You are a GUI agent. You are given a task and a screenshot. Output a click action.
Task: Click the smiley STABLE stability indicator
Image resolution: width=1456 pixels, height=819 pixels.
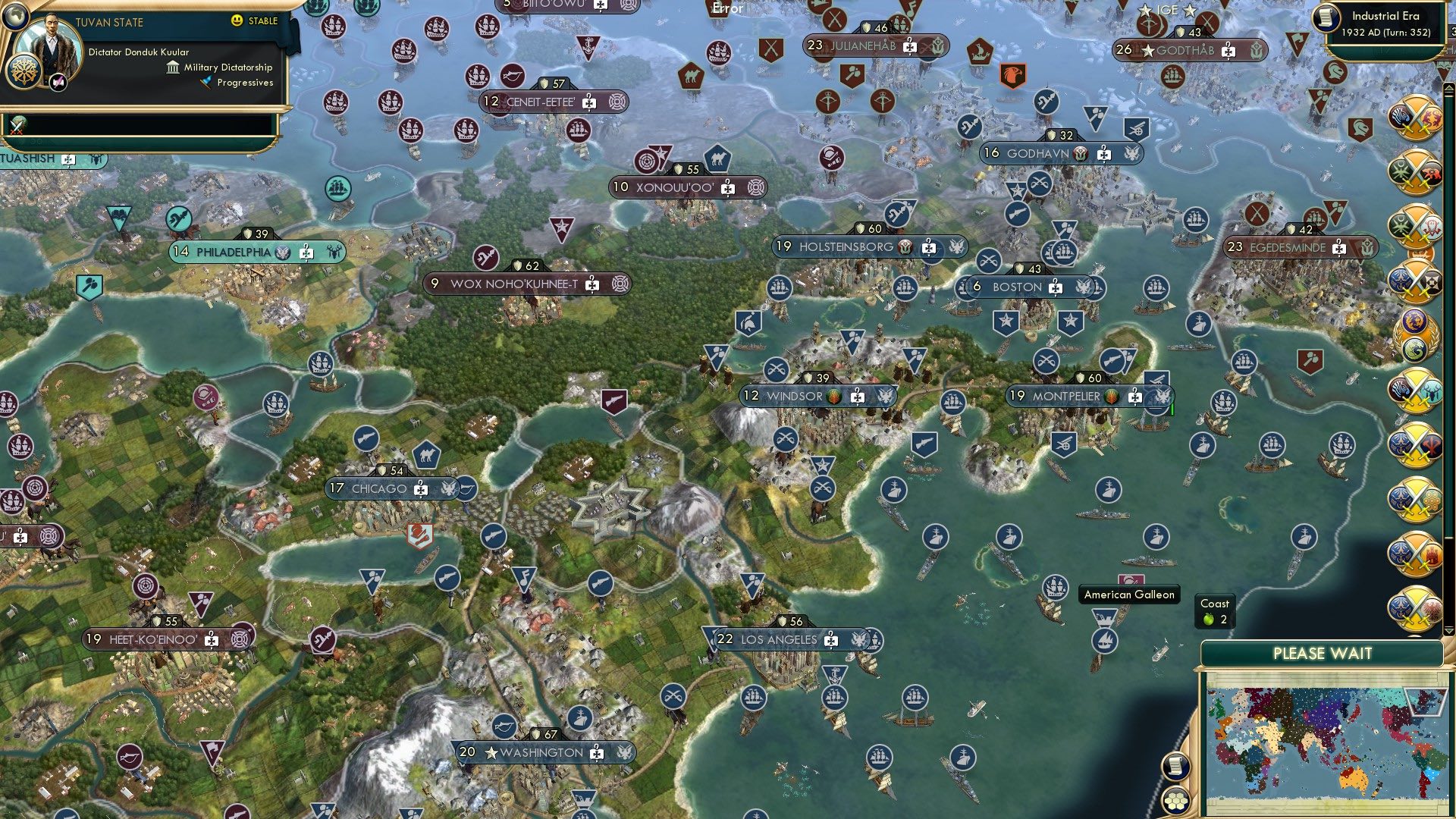point(237,22)
